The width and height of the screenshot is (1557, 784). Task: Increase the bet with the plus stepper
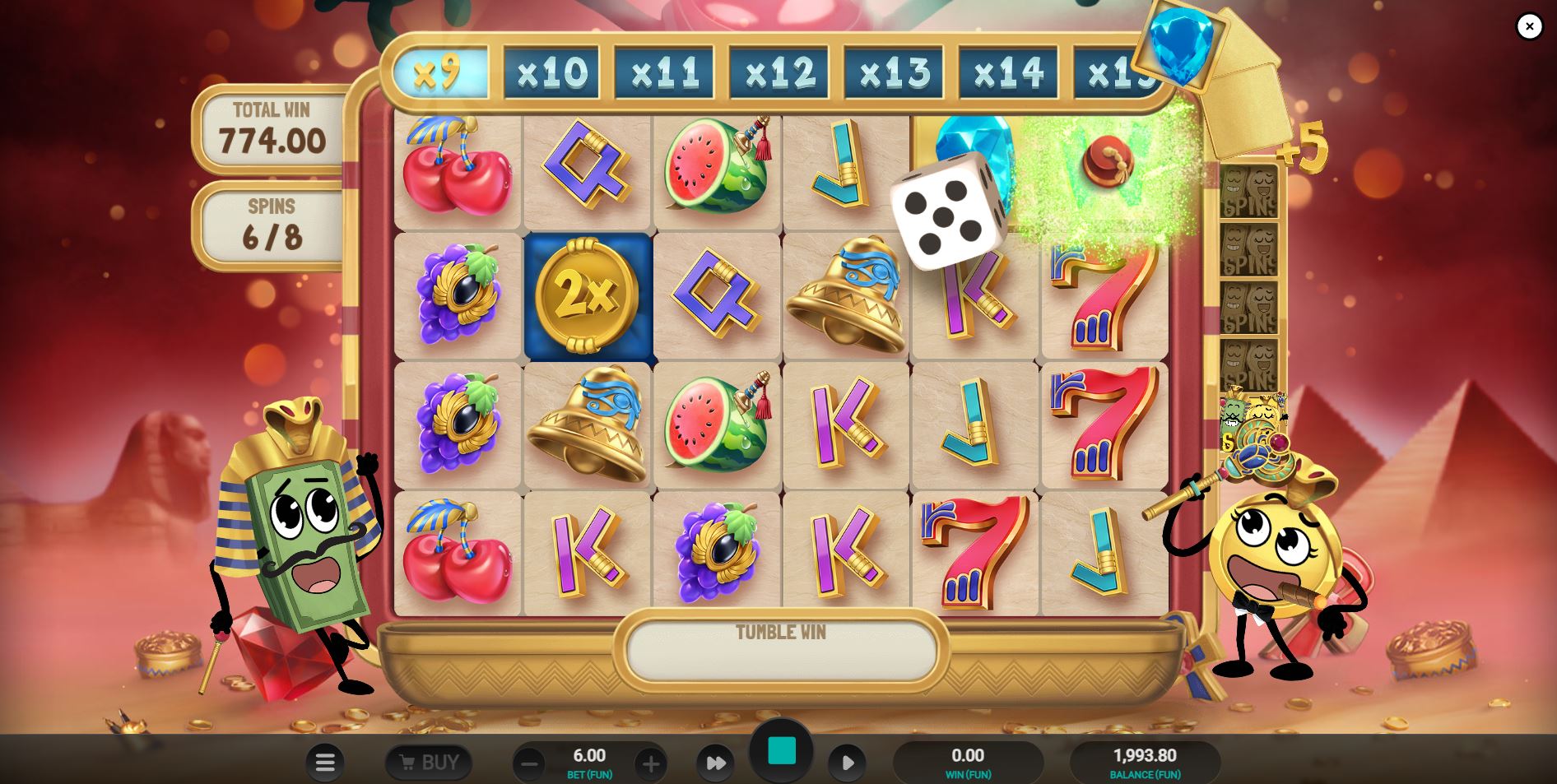[x=650, y=763]
